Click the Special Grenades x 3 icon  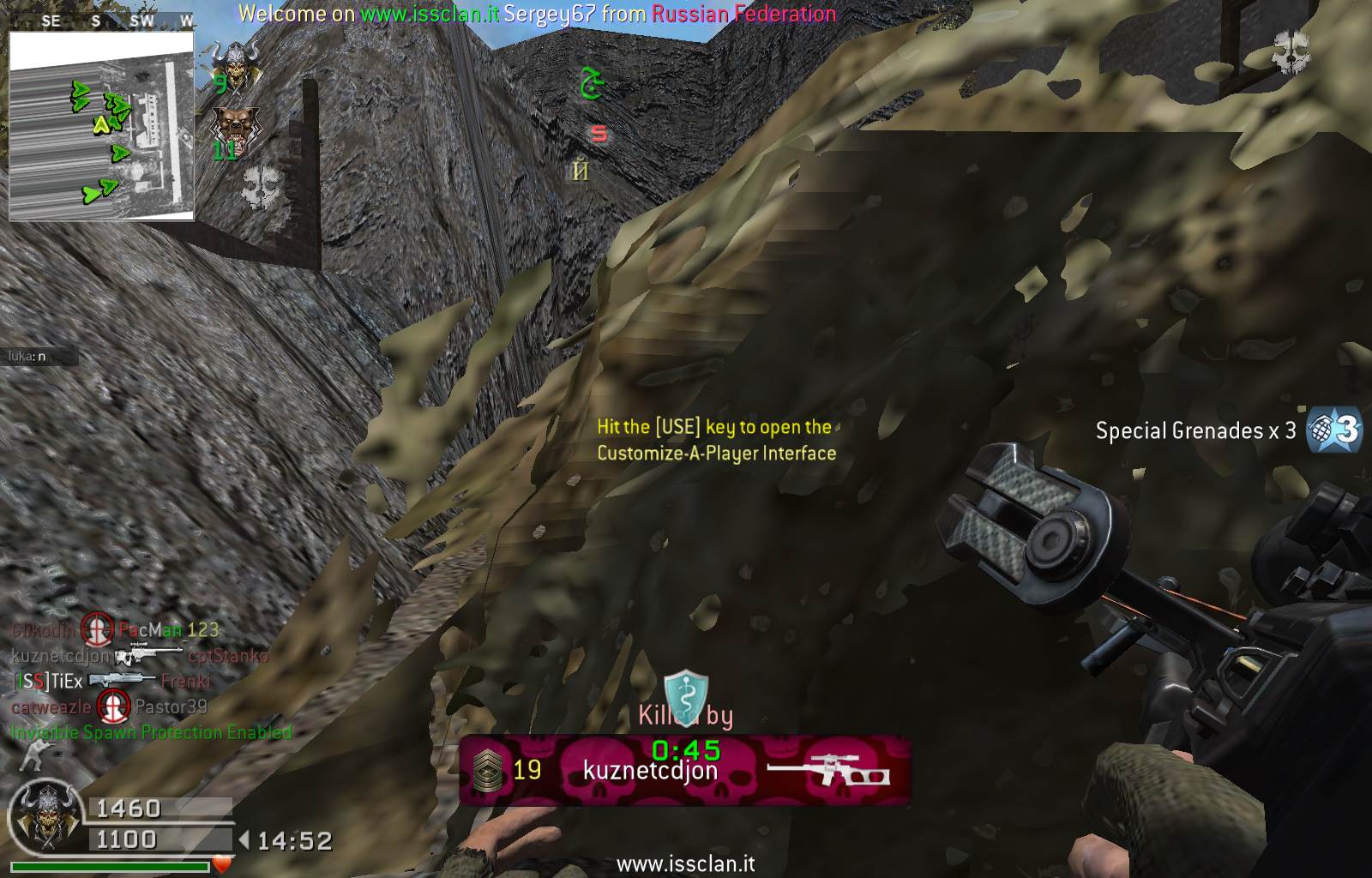[x=1333, y=430]
